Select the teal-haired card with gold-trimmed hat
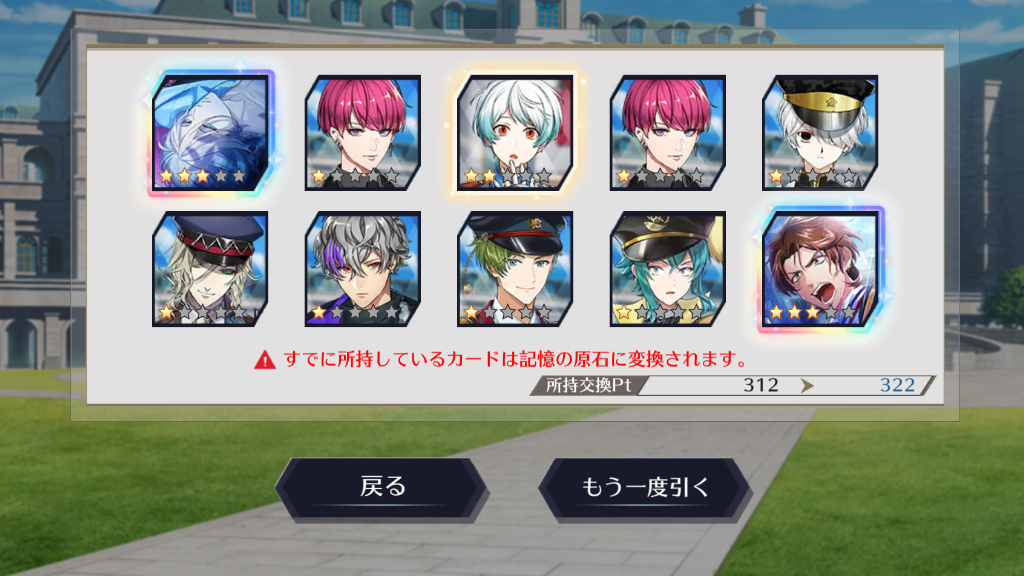Image resolution: width=1024 pixels, height=576 pixels. tap(668, 269)
